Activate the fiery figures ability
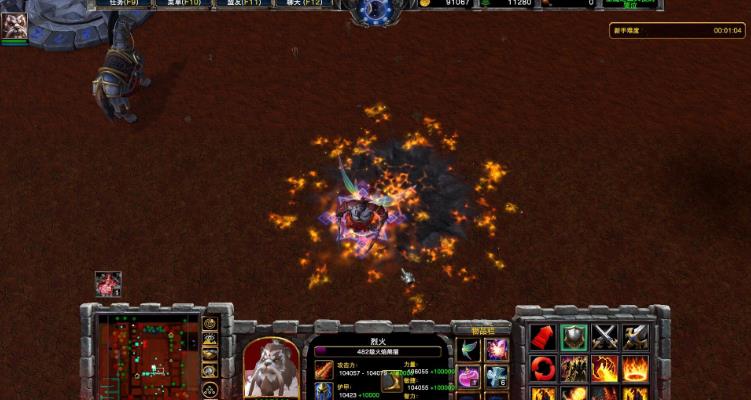This screenshot has width=751, height=400. pyautogui.click(x=573, y=368)
